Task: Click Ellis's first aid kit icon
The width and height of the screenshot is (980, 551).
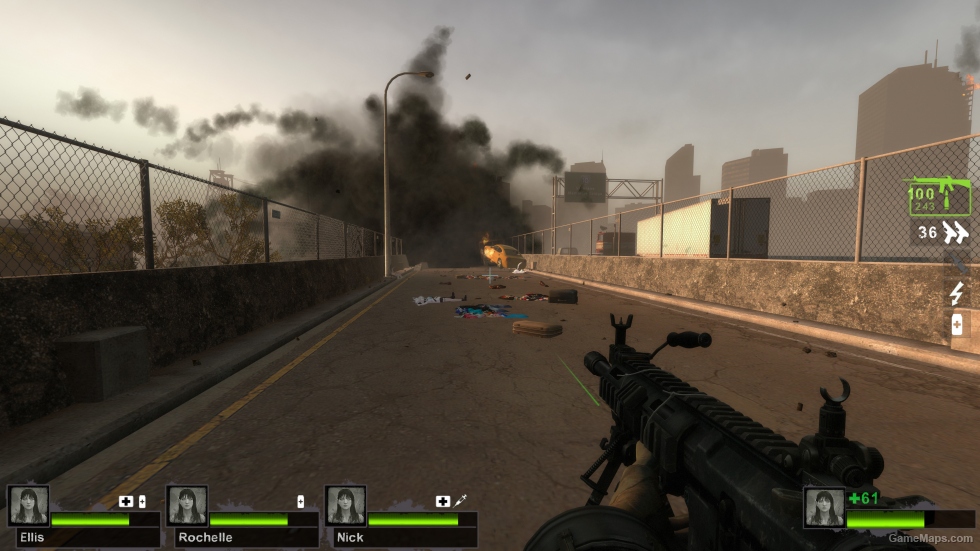Action: [x=126, y=501]
